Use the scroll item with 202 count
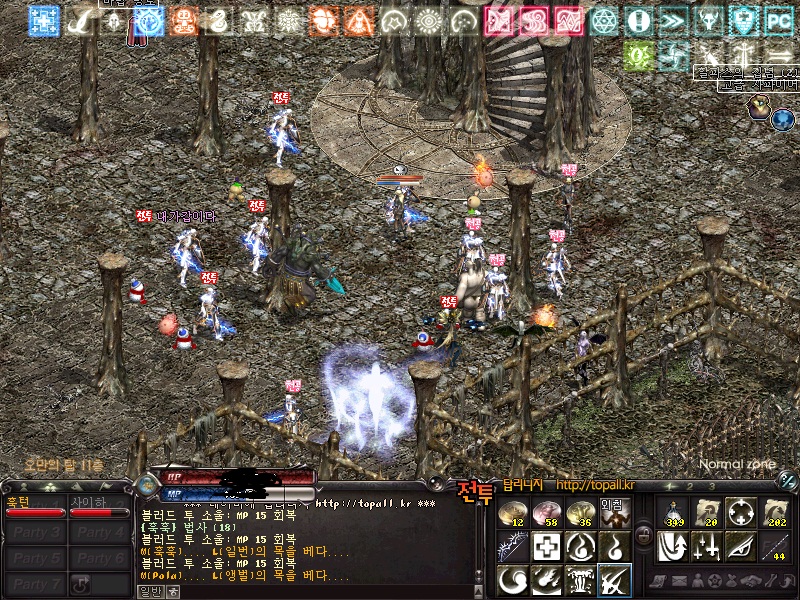The height and width of the screenshot is (600, 800). point(776,513)
